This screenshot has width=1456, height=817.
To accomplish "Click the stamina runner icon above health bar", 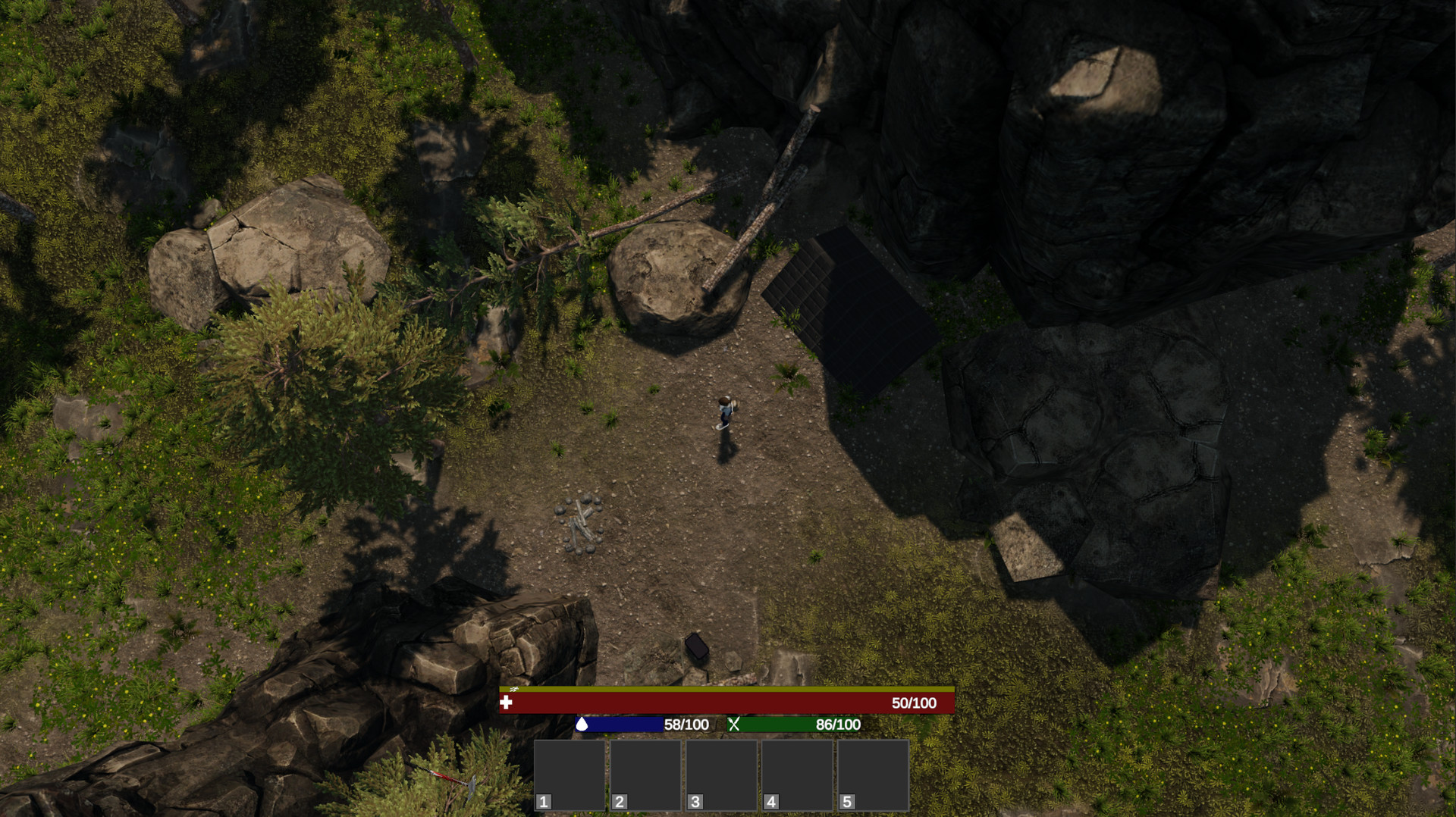I will pyautogui.click(x=514, y=690).
